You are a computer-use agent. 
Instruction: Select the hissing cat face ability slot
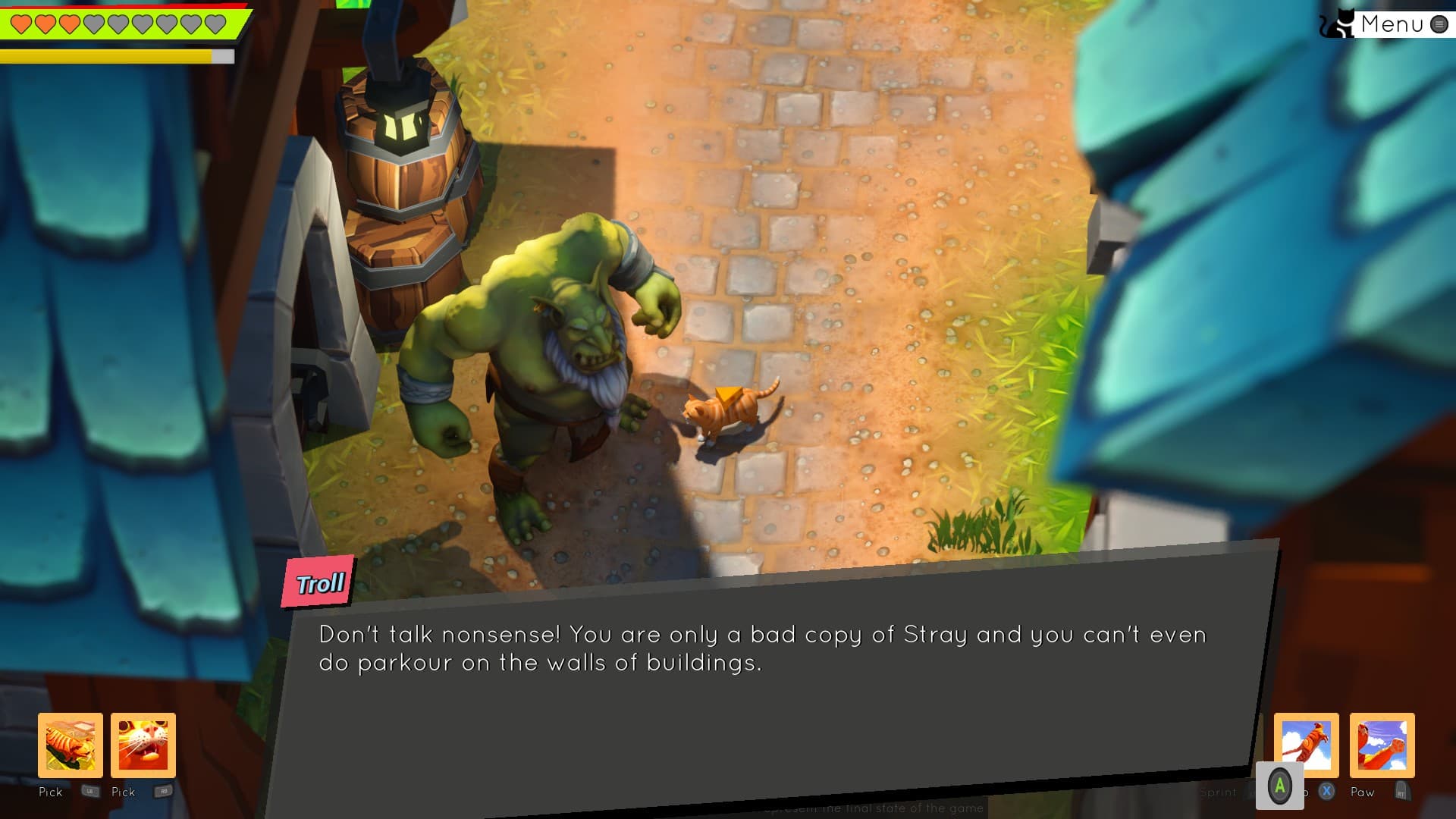pyautogui.click(x=143, y=745)
